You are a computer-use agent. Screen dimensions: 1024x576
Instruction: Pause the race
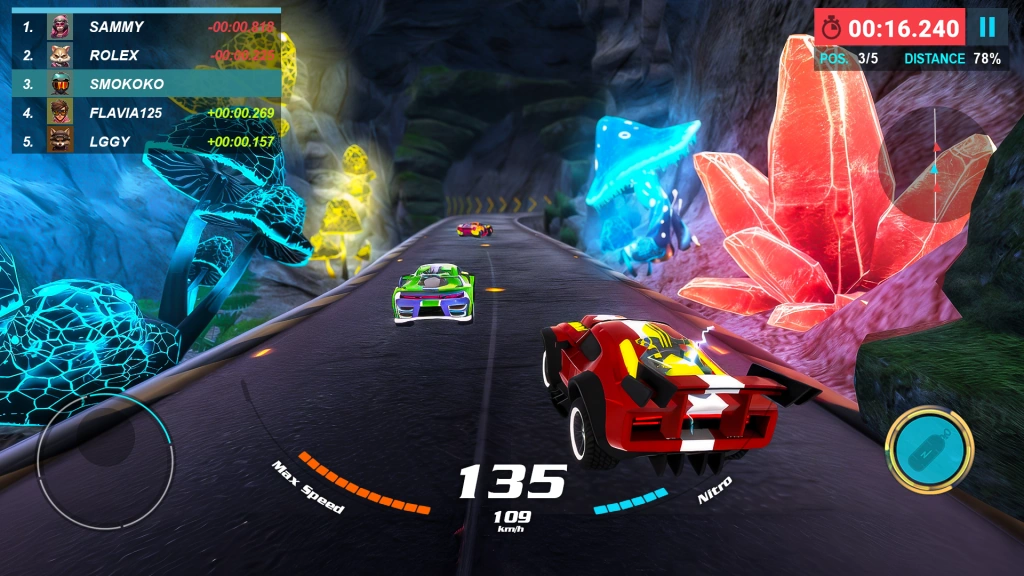point(987,28)
